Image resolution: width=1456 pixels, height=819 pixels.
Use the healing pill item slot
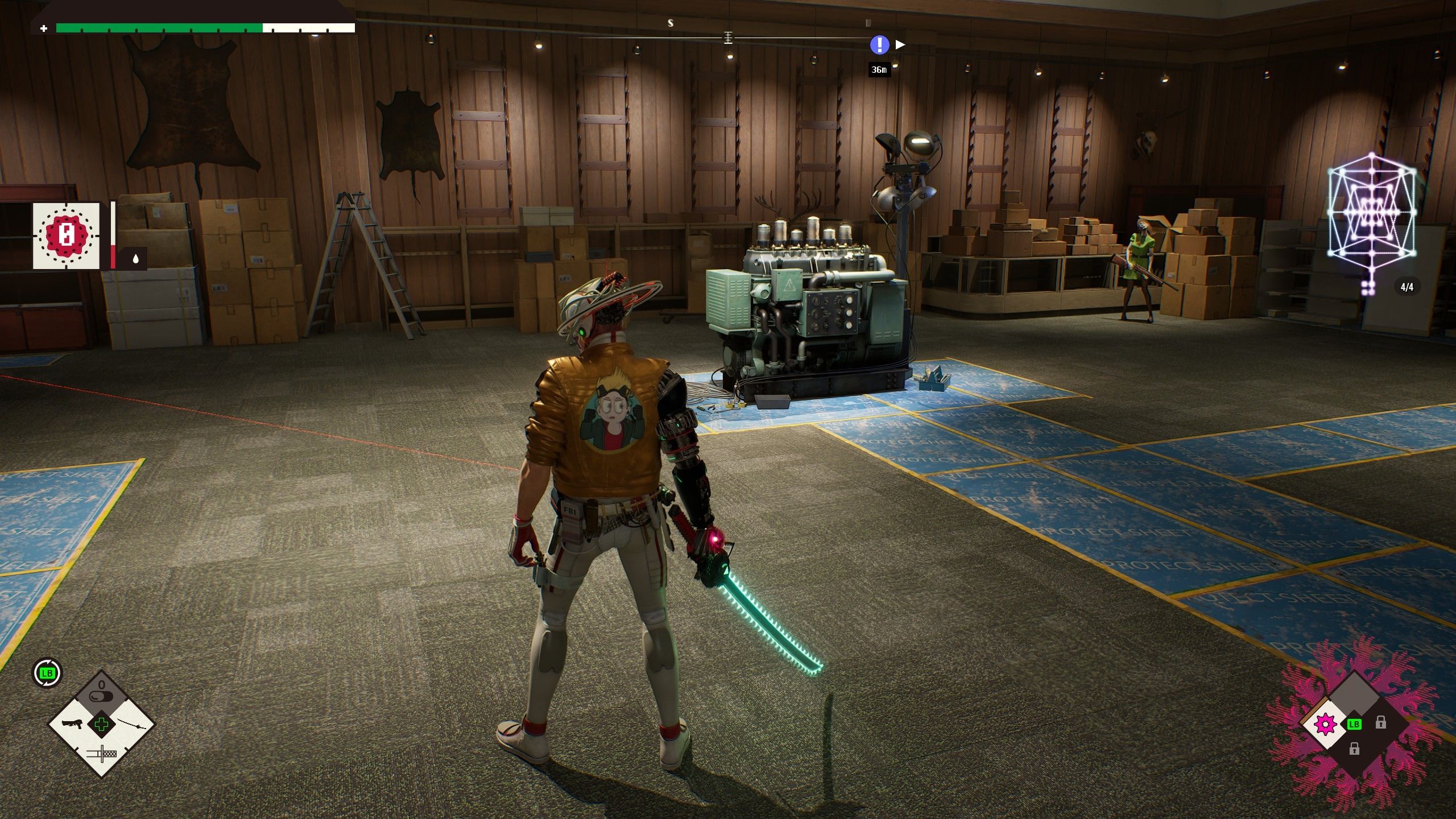pyautogui.click(x=102, y=694)
